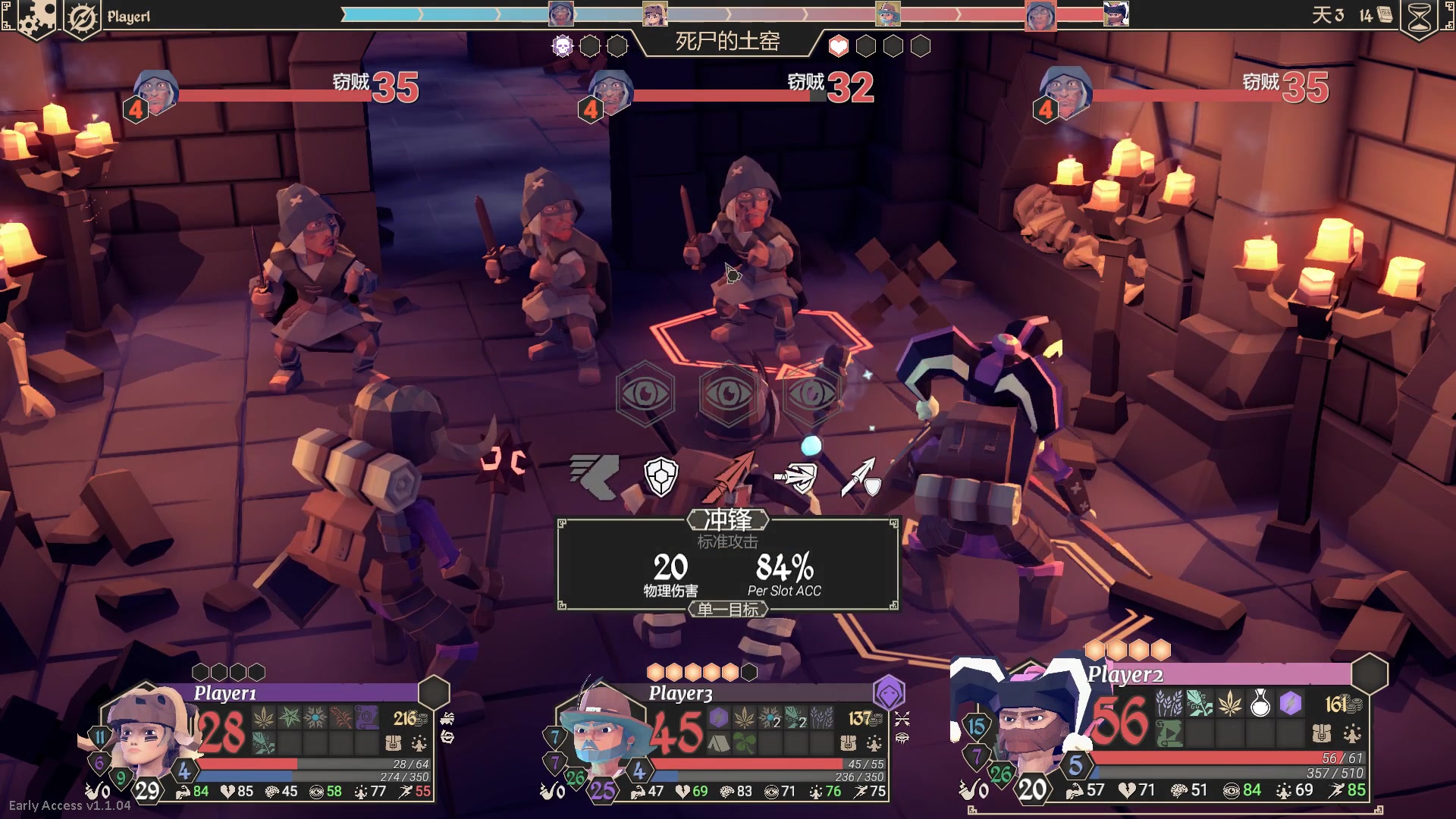Choose the spear-with-shield ability
Screen dimensions: 1456x819
[x=861, y=477]
